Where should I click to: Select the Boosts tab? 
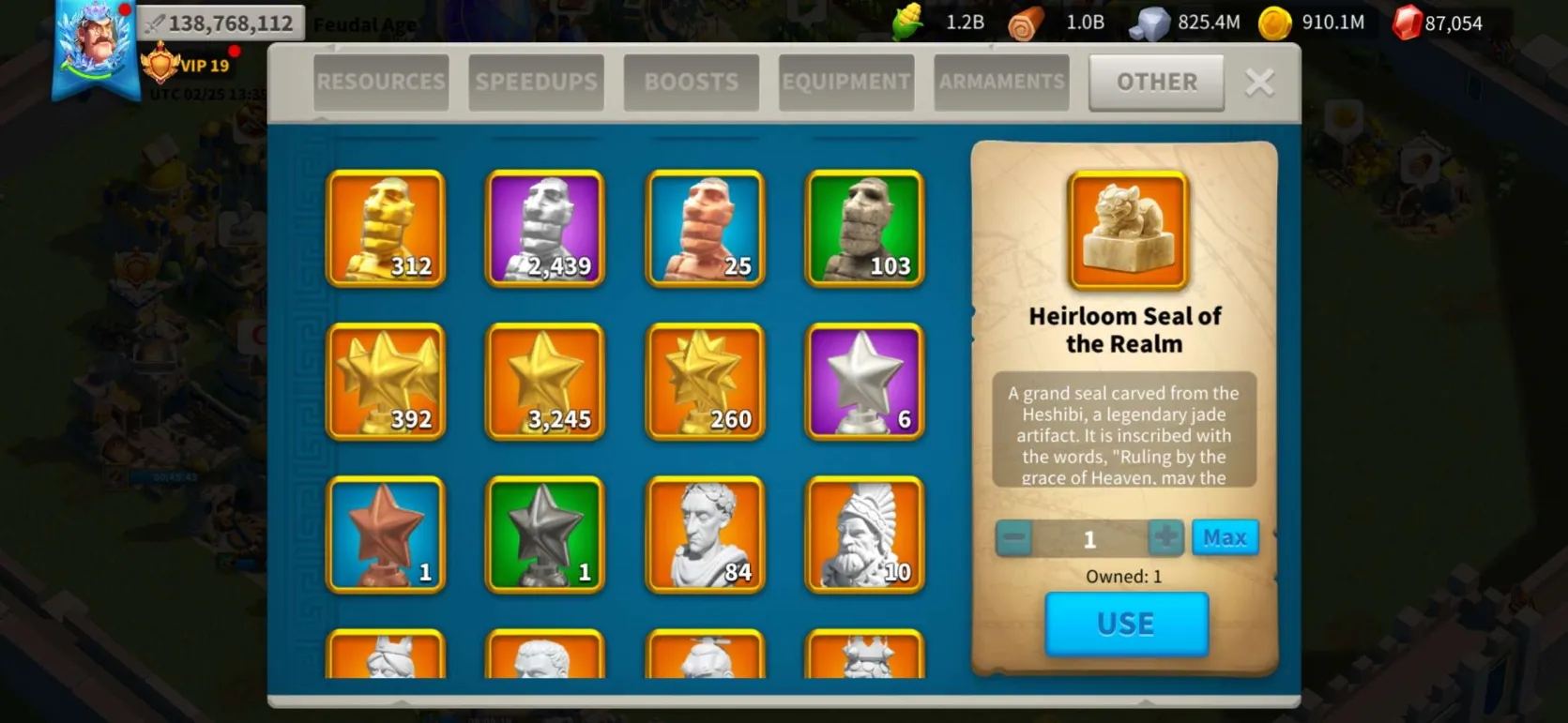(x=691, y=83)
